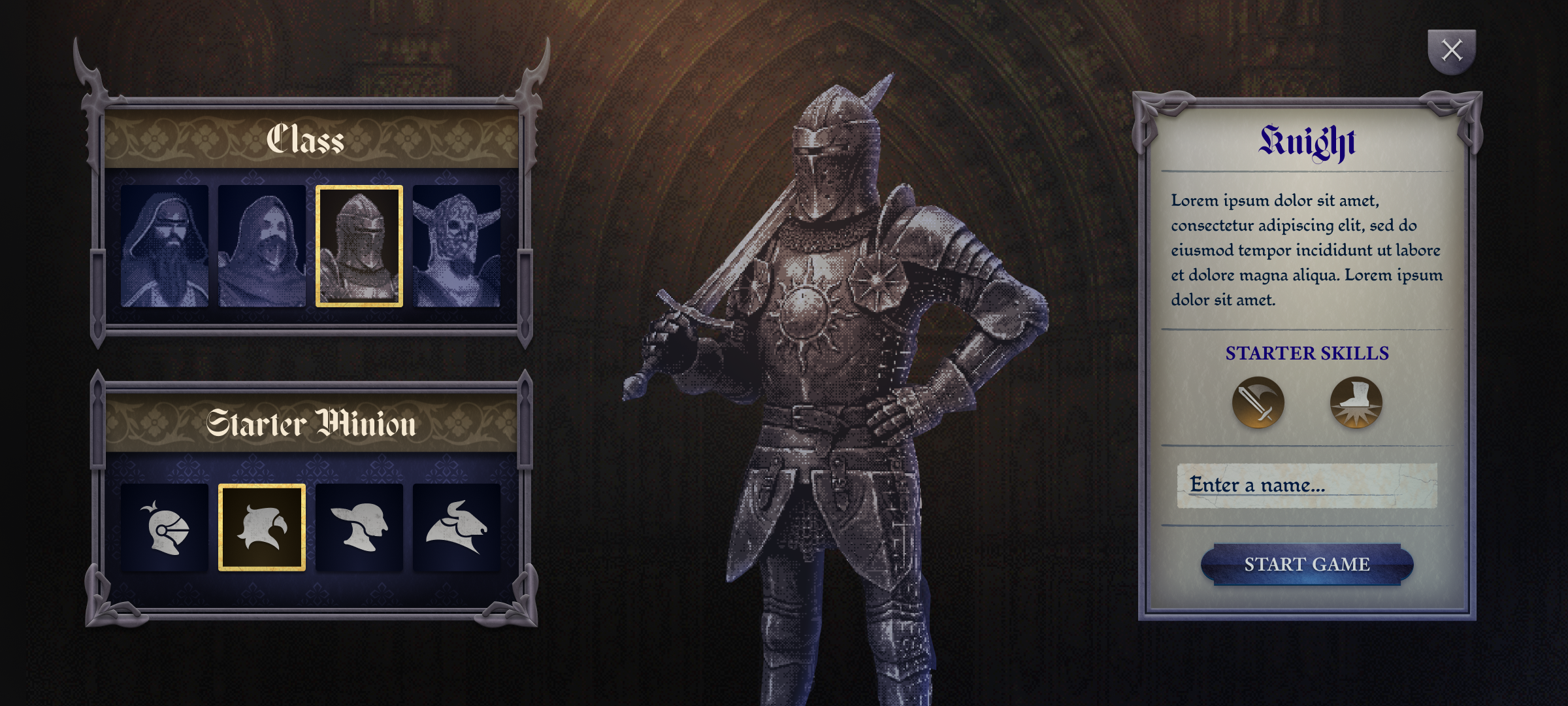Pick the winged-helmet head starter minion
This screenshot has width=1568, height=706.
click(359, 528)
